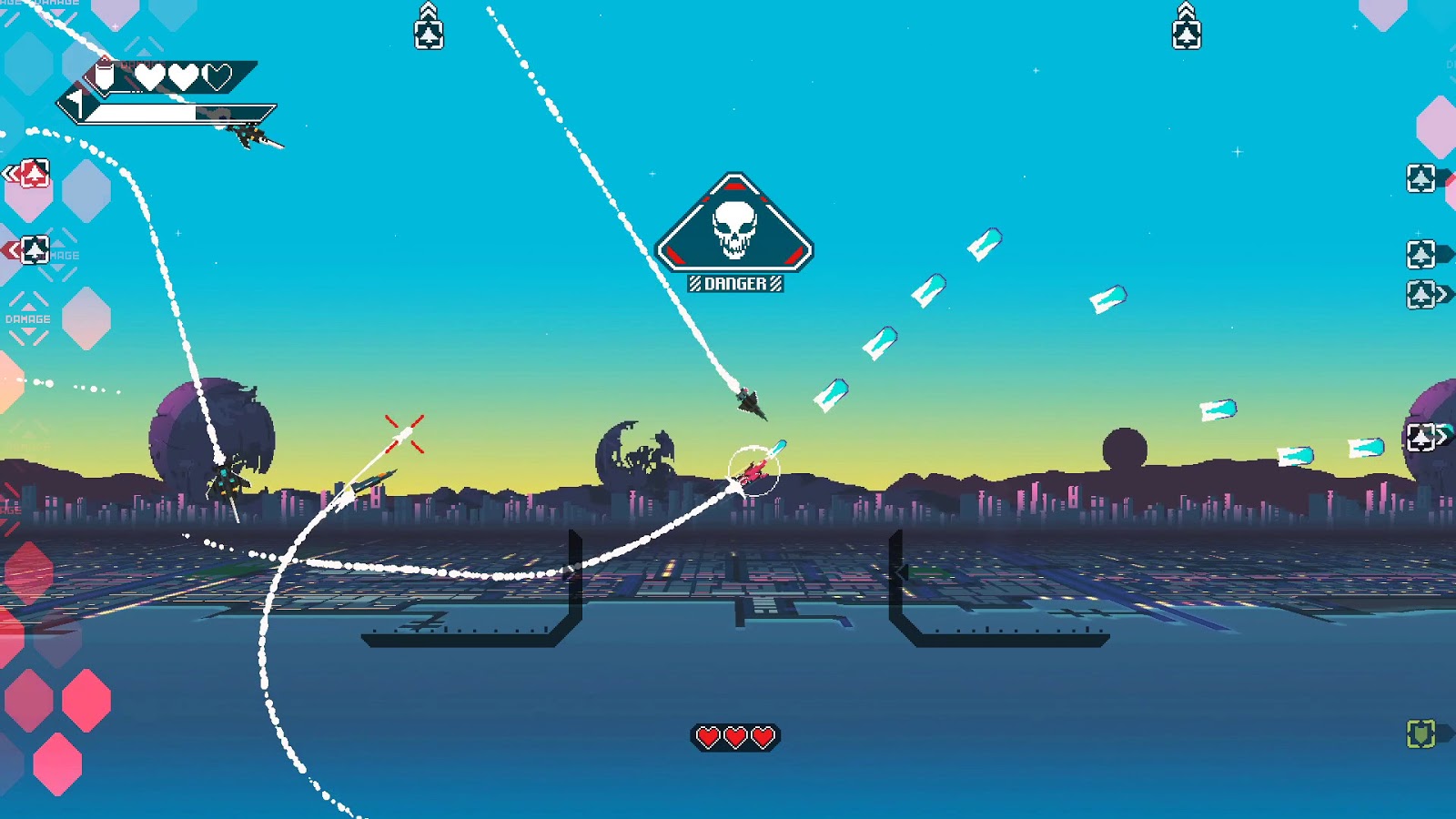Click the white jet indicator near the purple planet

point(1421,433)
